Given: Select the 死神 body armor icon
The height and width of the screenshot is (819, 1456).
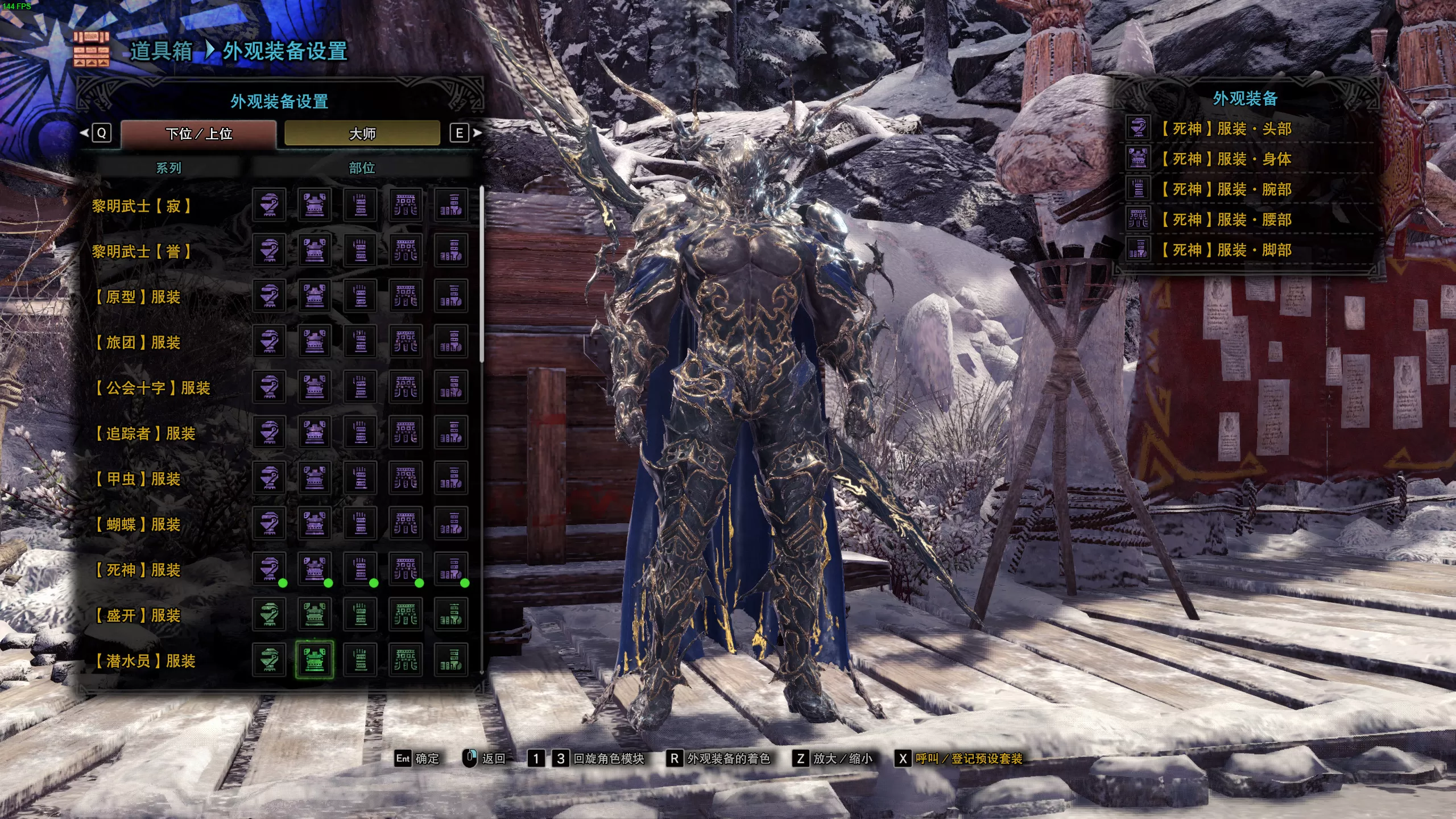Looking at the screenshot, I should click(x=316, y=570).
